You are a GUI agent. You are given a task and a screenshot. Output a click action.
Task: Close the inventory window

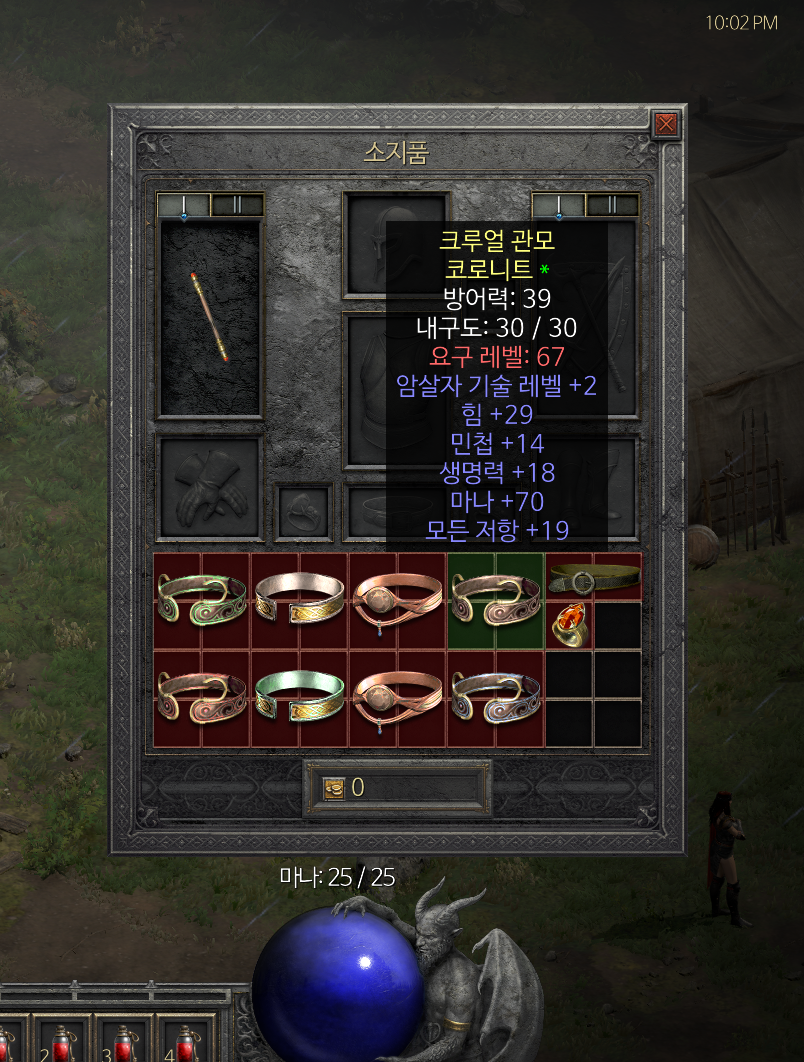point(666,124)
